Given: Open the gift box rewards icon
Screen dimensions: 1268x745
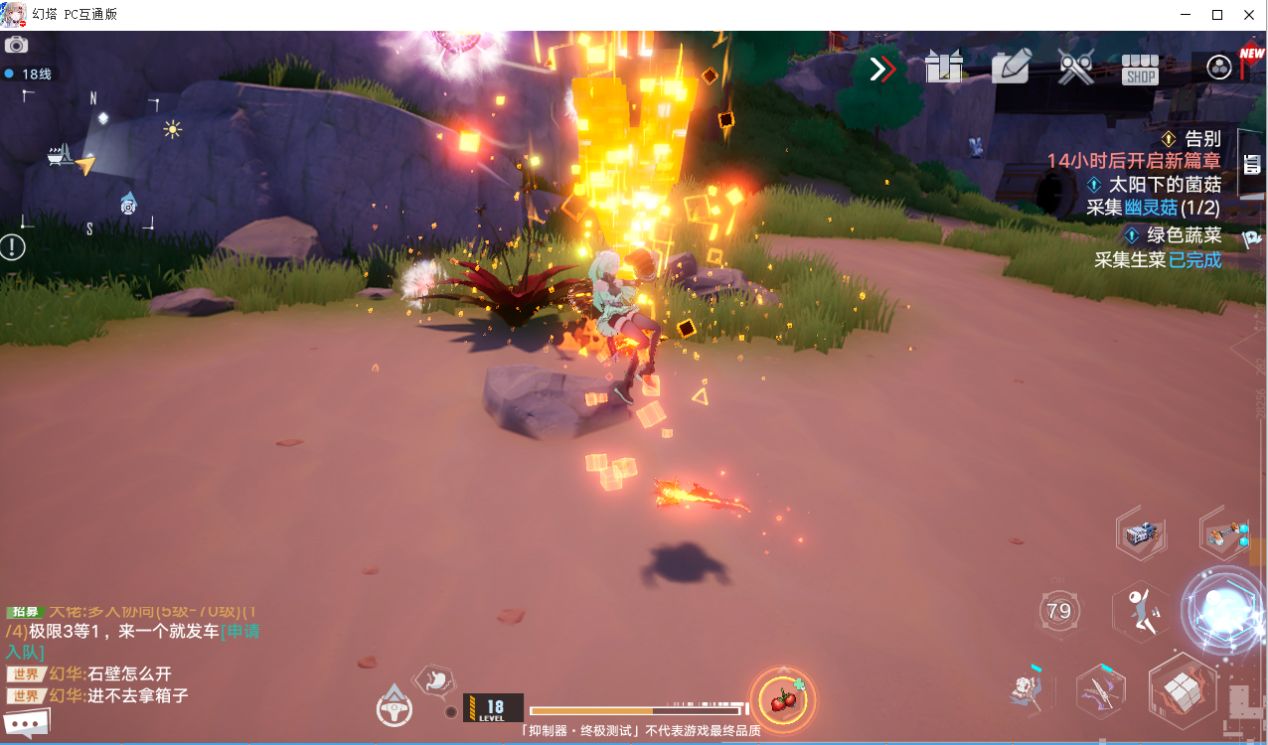Looking at the screenshot, I should (x=943, y=68).
